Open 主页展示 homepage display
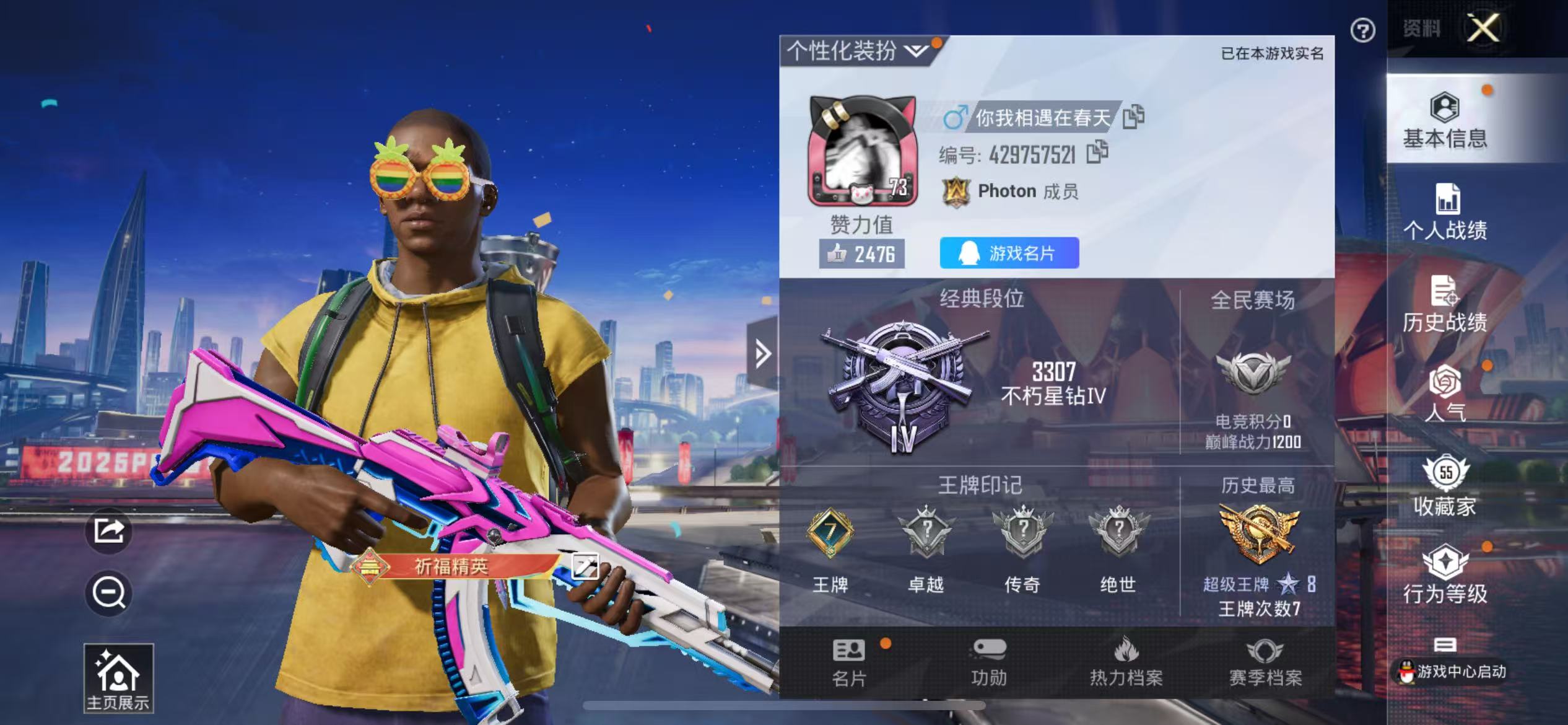This screenshot has width=1568, height=725. coord(118,679)
